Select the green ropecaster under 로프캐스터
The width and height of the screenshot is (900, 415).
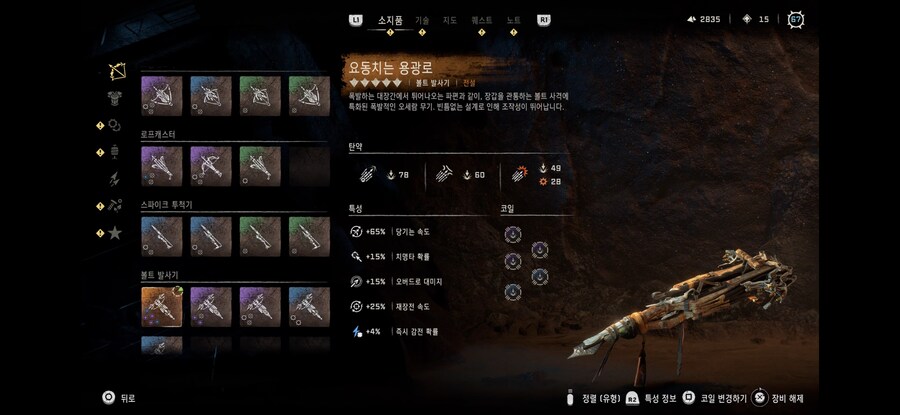(x=259, y=165)
